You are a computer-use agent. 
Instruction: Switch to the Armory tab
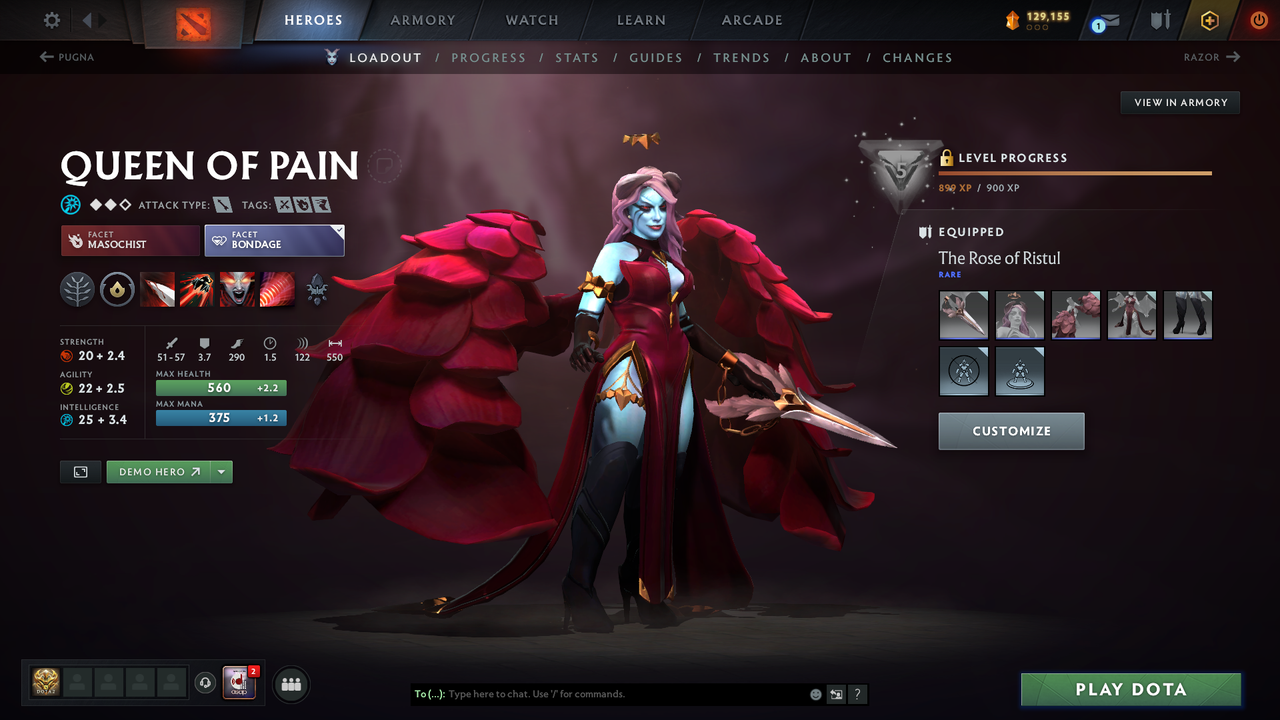[422, 19]
